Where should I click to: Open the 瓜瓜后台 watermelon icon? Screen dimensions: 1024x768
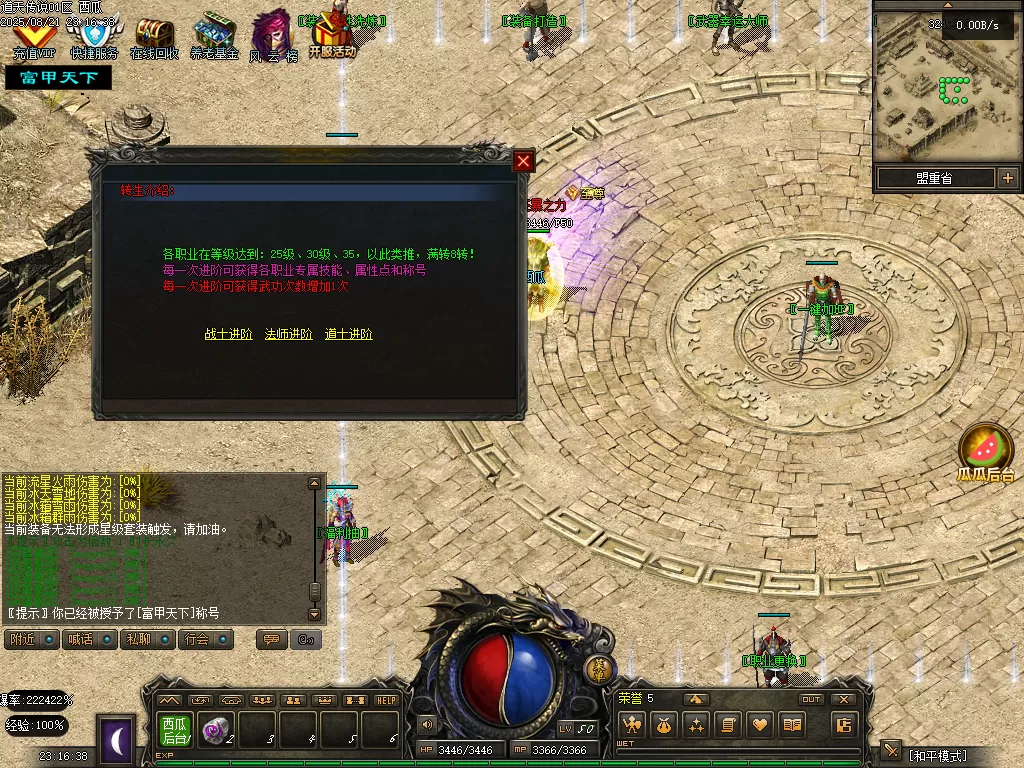tap(984, 452)
